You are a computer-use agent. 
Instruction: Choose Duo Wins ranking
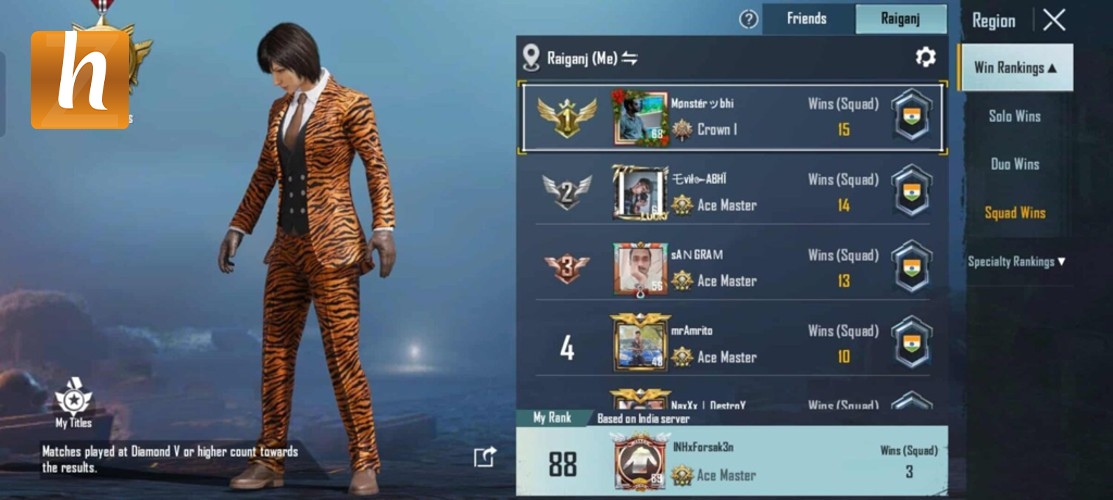[x=1014, y=164]
